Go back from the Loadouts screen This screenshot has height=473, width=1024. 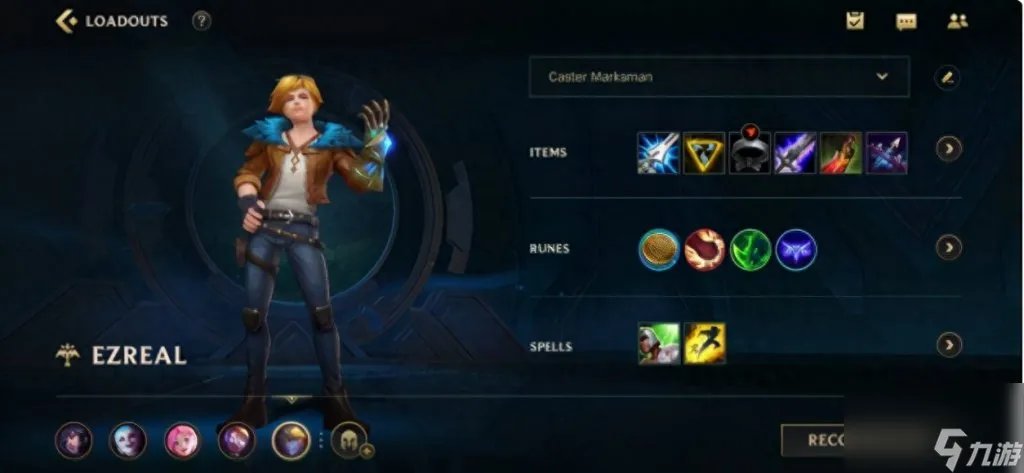pos(68,21)
